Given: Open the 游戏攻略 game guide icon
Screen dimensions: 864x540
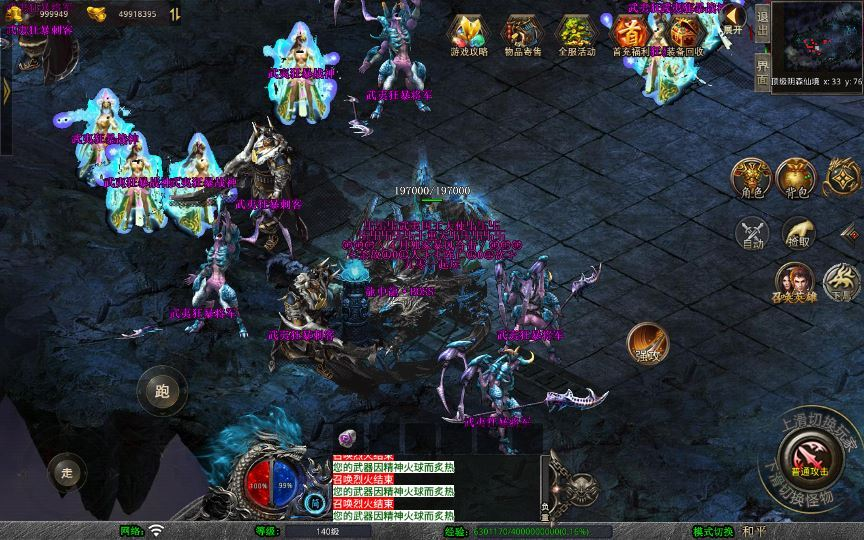Looking at the screenshot, I should [x=468, y=33].
